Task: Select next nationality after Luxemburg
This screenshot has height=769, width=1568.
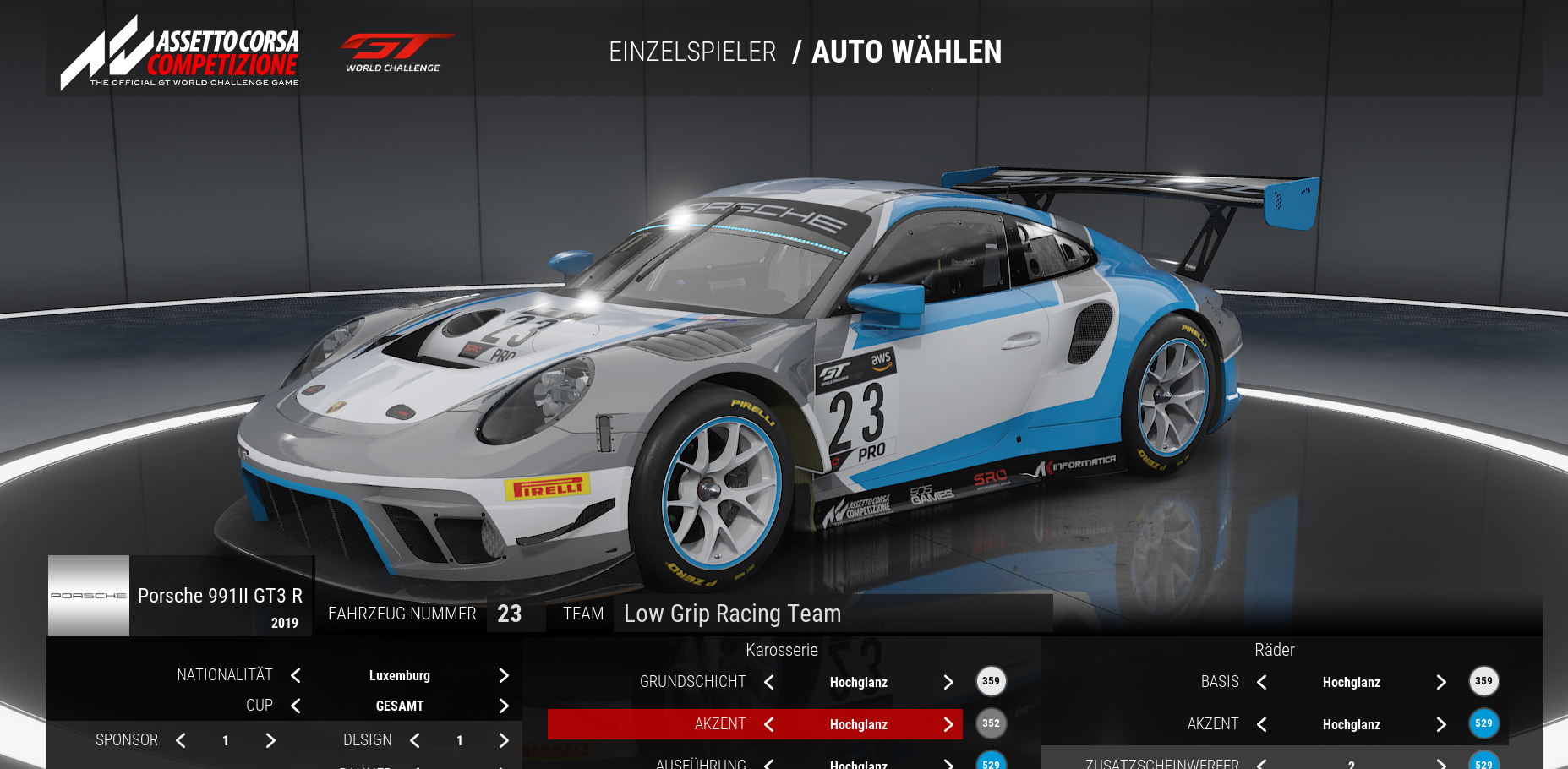Action: click(504, 675)
